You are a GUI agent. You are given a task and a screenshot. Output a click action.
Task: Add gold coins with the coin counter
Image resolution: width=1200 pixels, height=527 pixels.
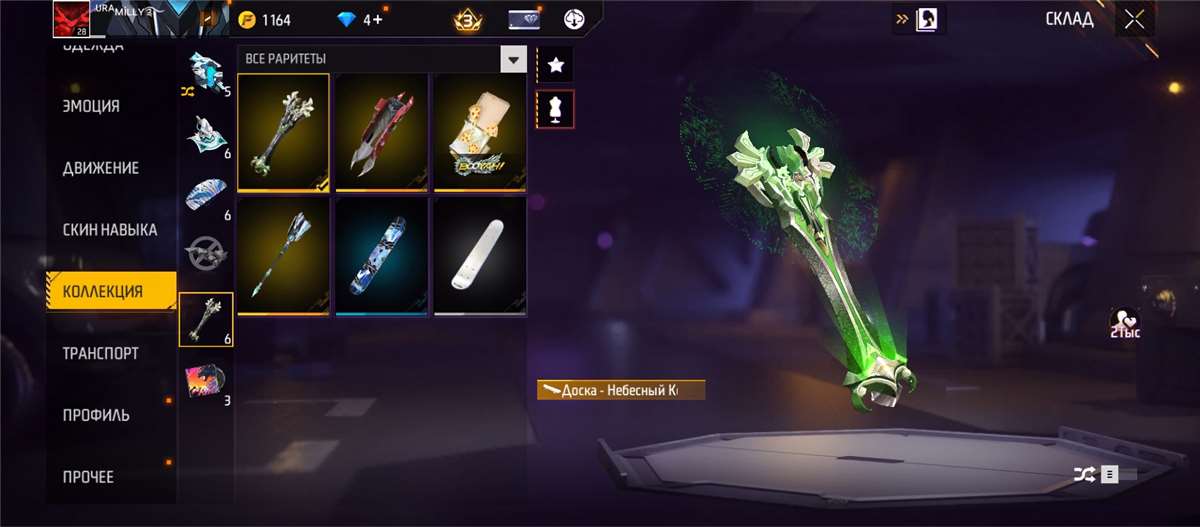pos(265,20)
